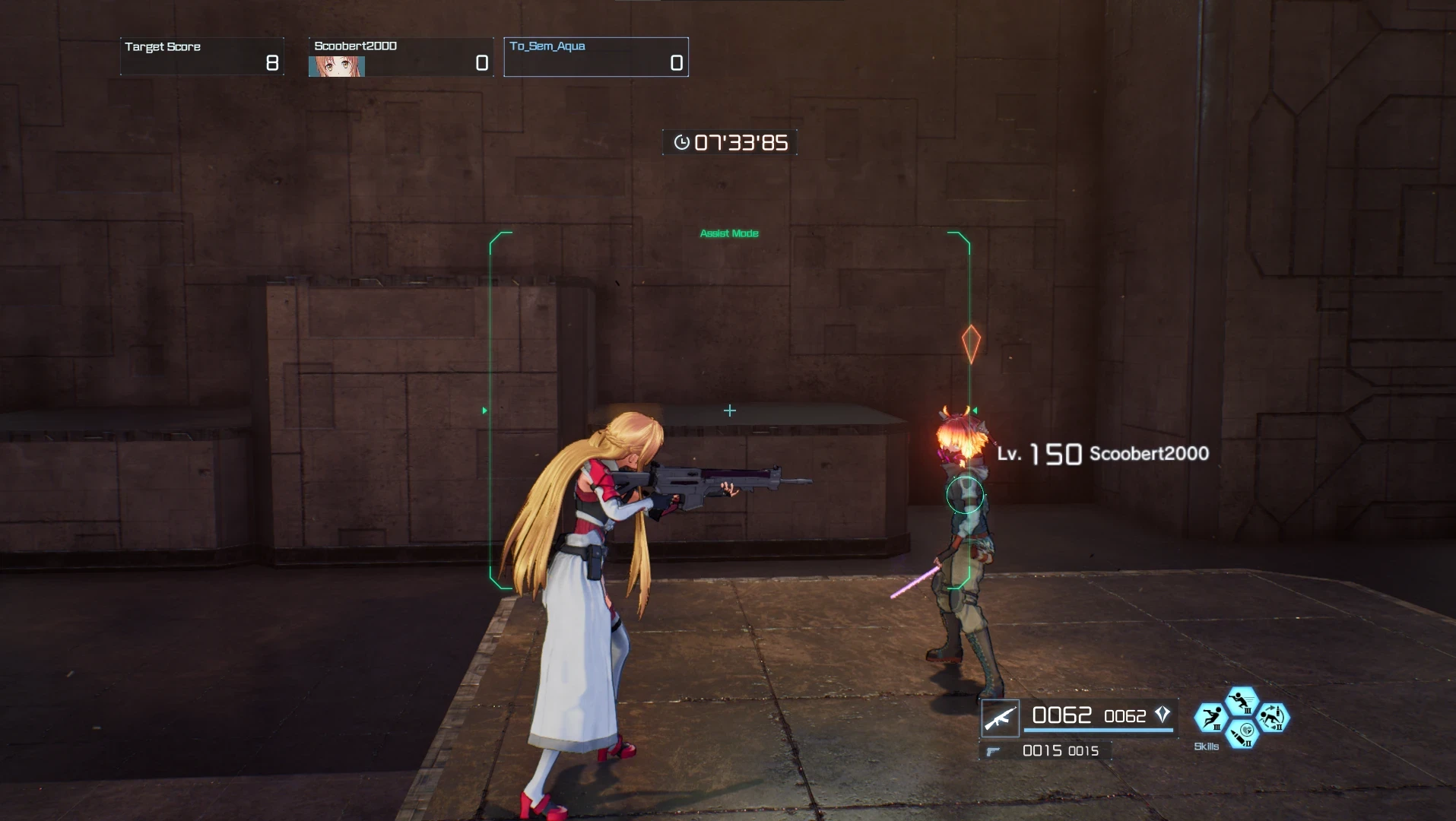Expand the Skills cluster menu
This screenshot has height=821, width=1456.
tap(1242, 718)
